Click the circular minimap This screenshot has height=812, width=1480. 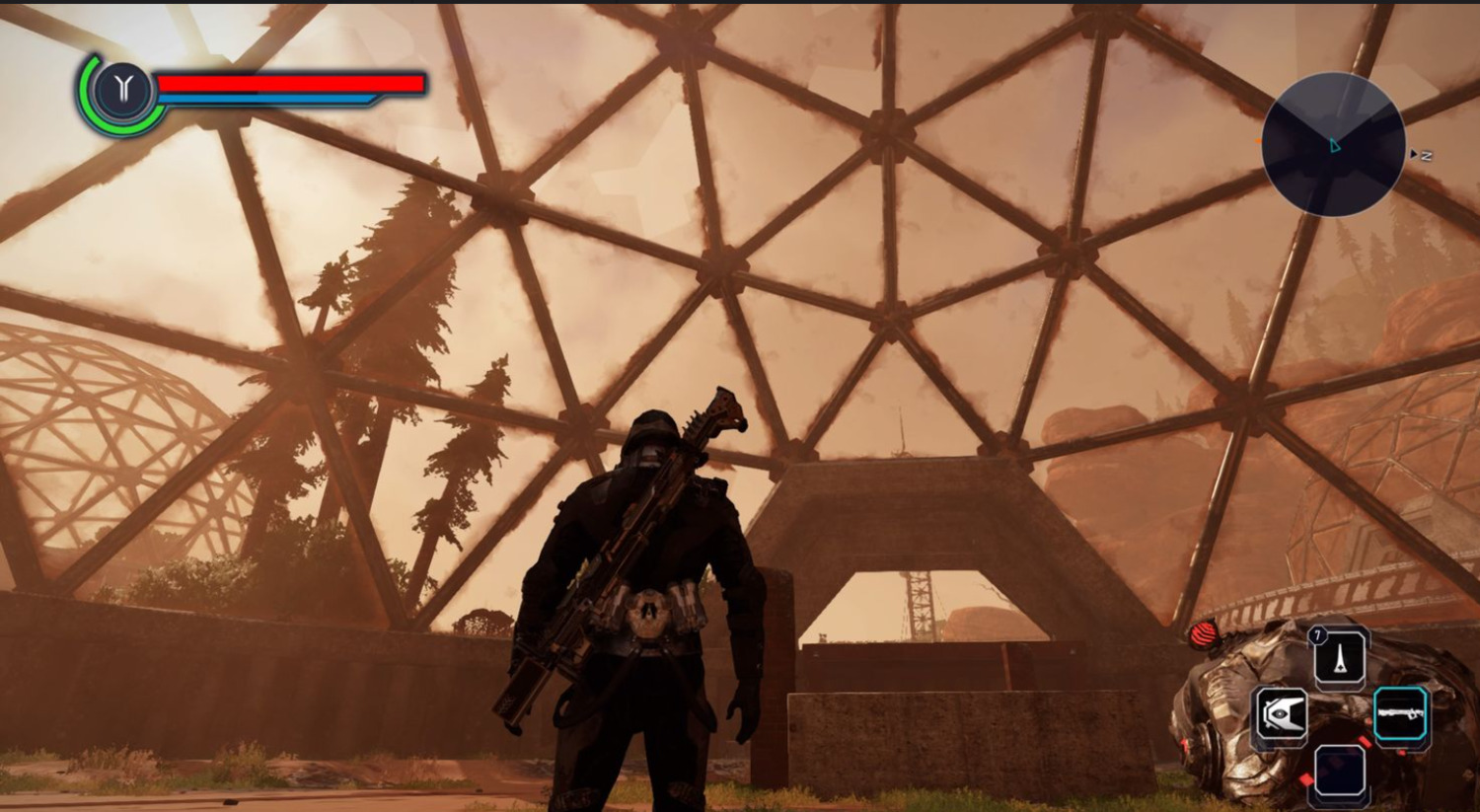click(1333, 145)
